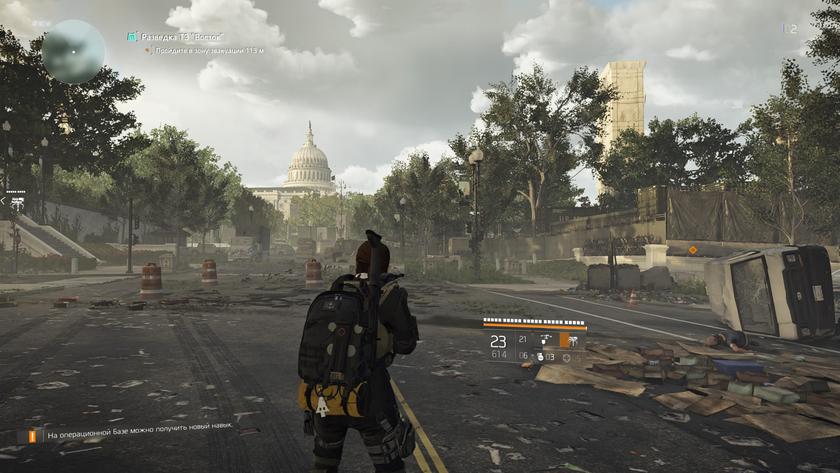Open the new skill notification at the Base
This screenshot has width=840, height=473.
139,436
